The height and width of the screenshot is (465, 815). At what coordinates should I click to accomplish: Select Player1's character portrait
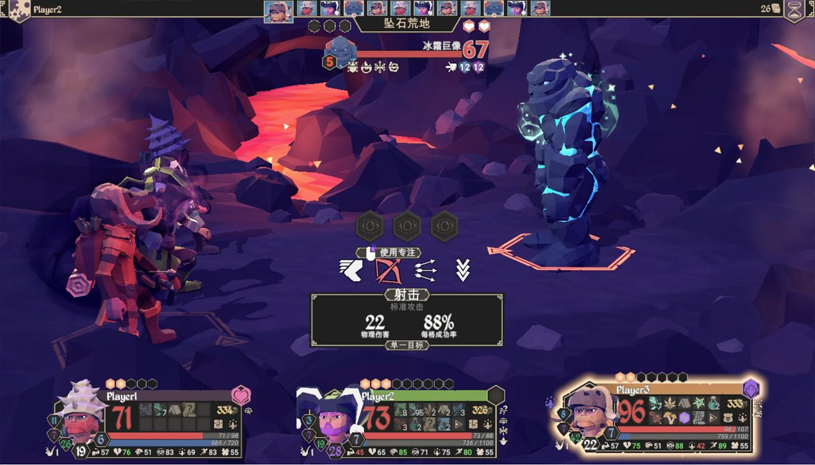(80, 411)
